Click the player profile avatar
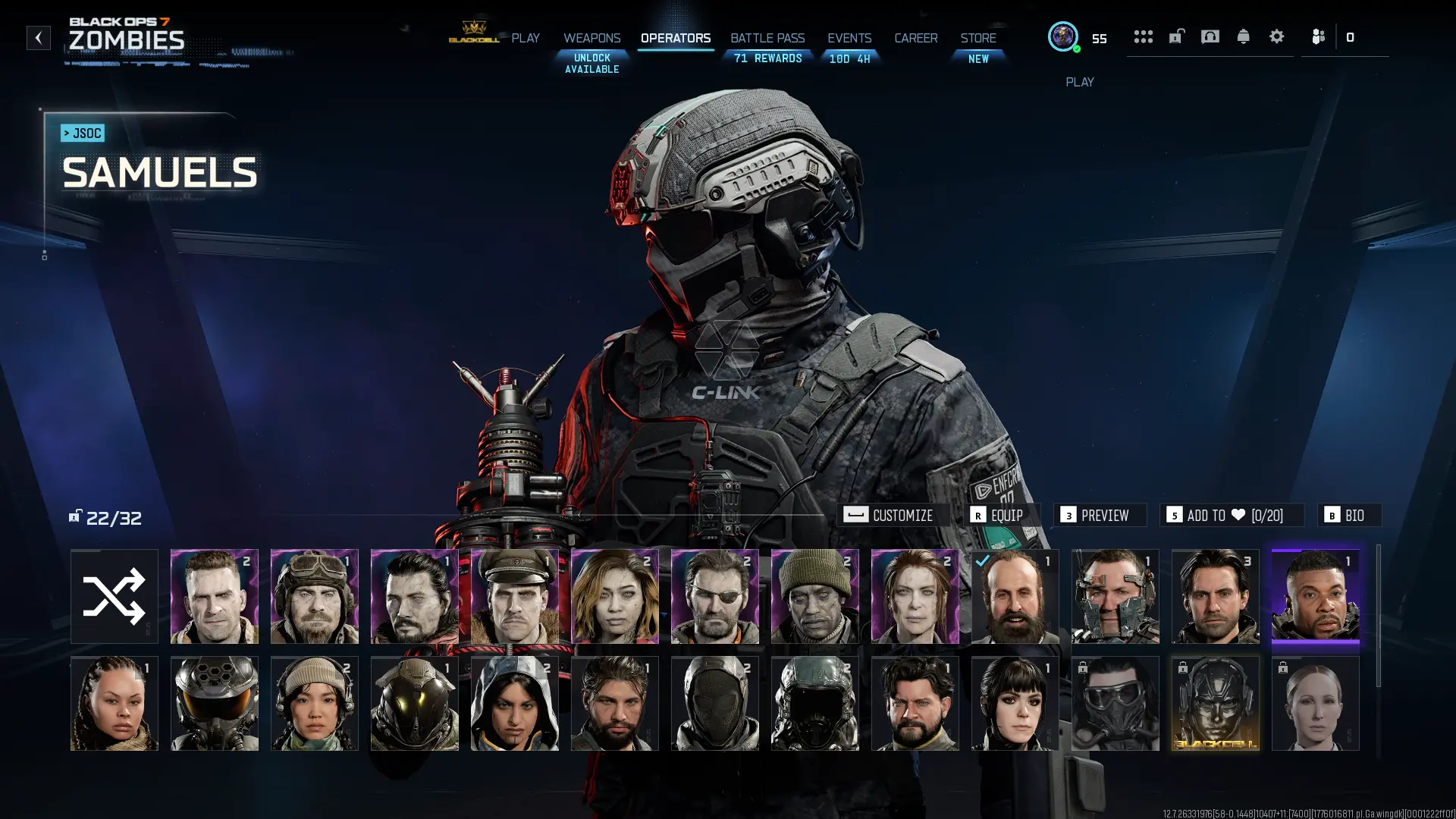This screenshot has width=1456, height=819. pyautogui.click(x=1063, y=36)
